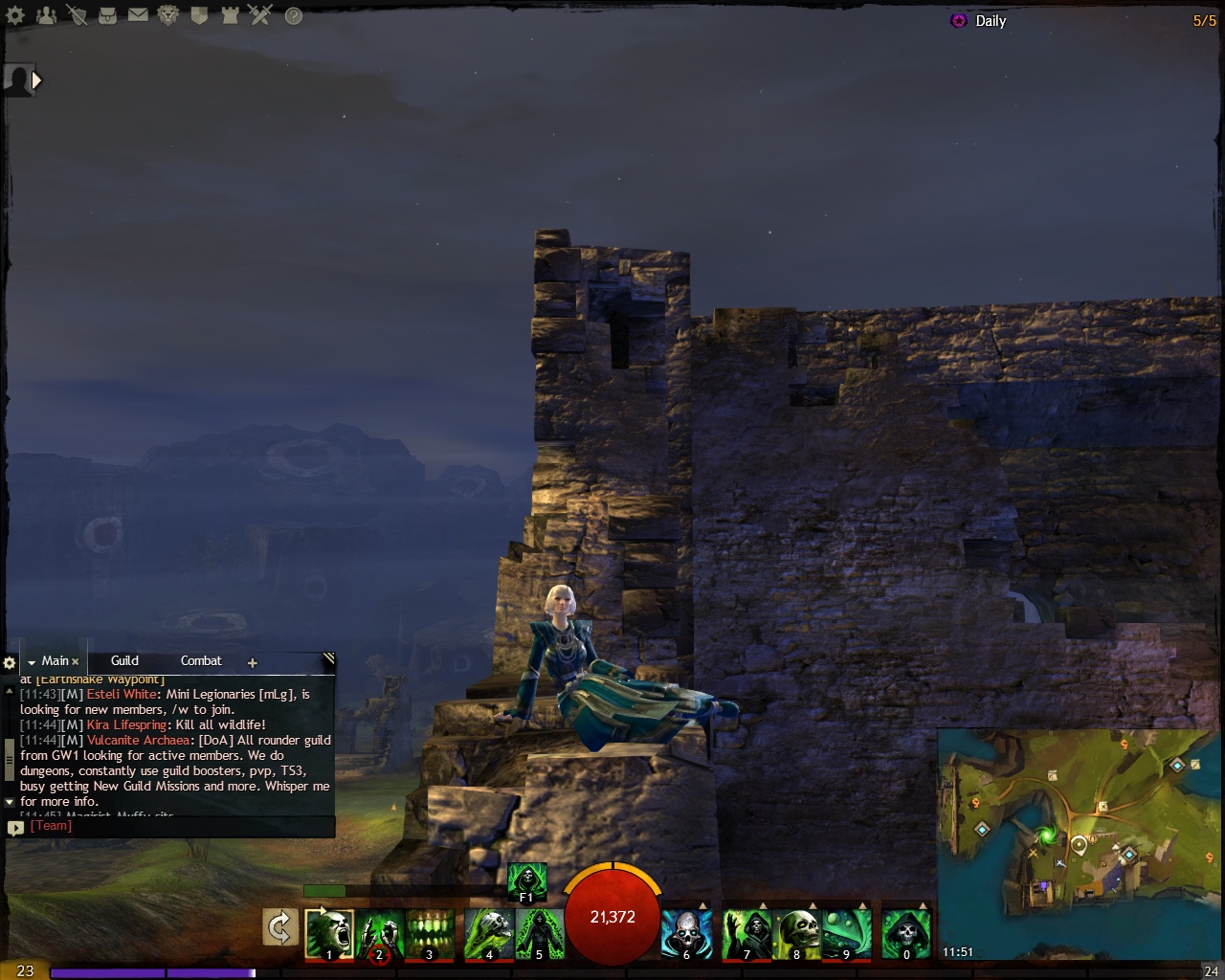Open the crossed swords PvP icon
The height and width of the screenshot is (980, 1225).
[x=260, y=15]
